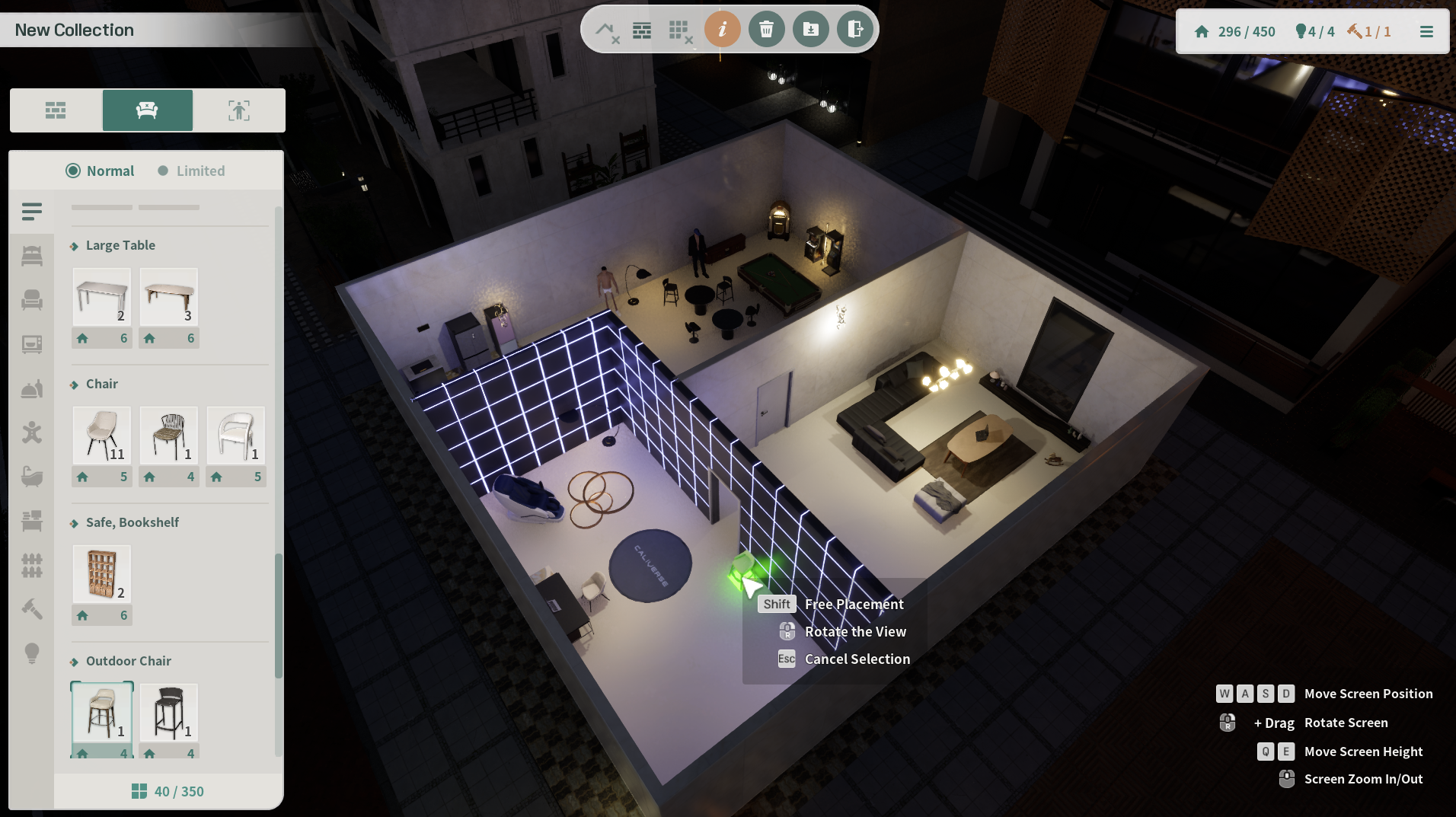Select the Normal furniture filter
1456x817 pixels.
(x=100, y=171)
